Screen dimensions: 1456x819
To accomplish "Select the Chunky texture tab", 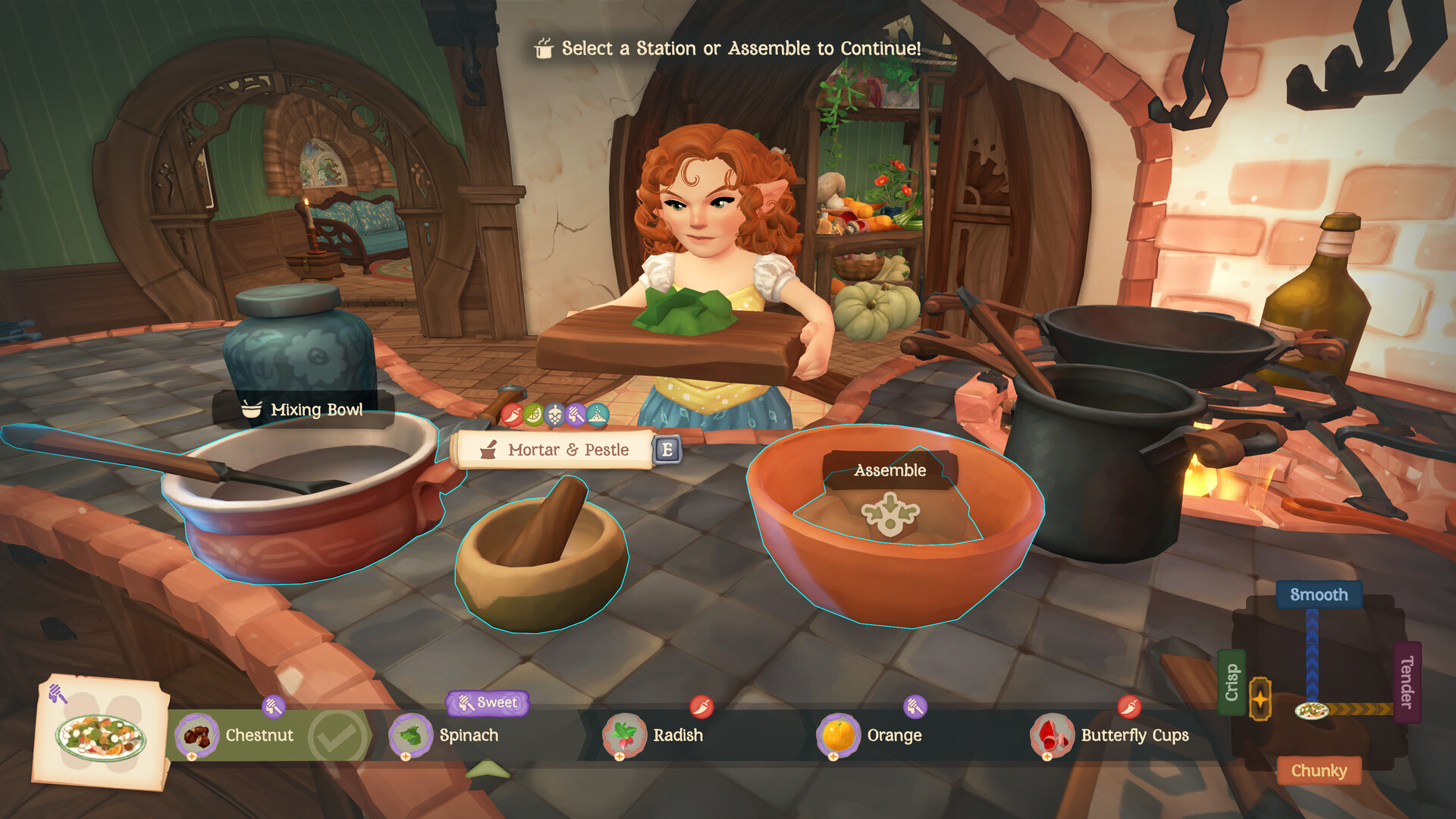I will (x=1319, y=770).
